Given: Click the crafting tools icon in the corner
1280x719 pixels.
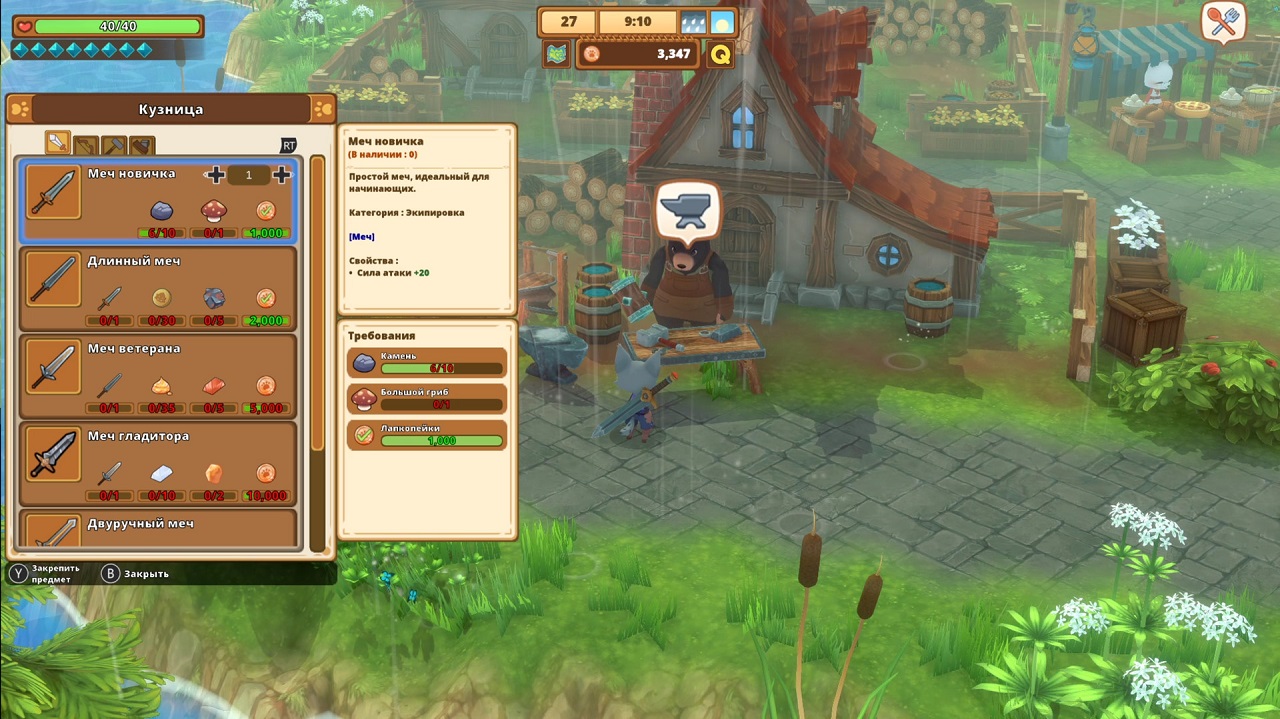Looking at the screenshot, I should pos(1222,22).
